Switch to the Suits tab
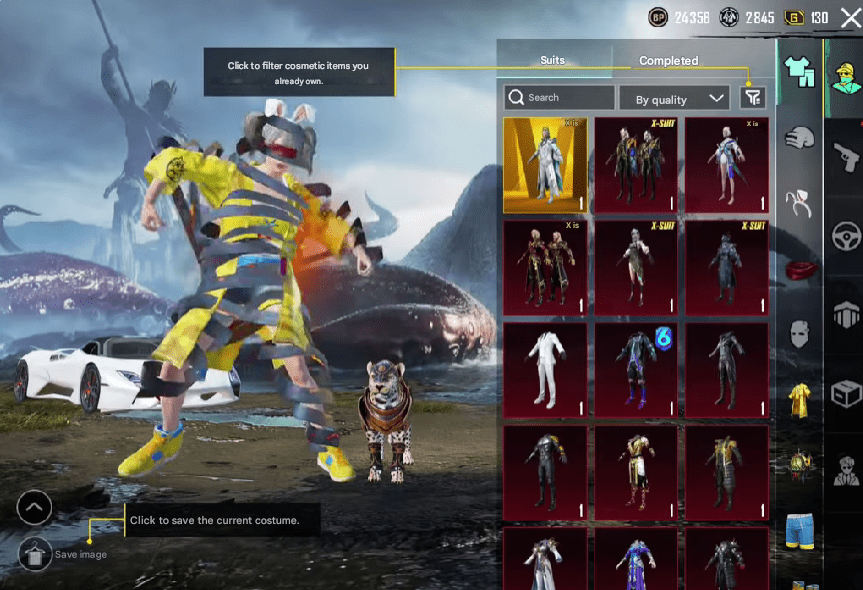The height and width of the screenshot is (590, 863). pos(553,61)
